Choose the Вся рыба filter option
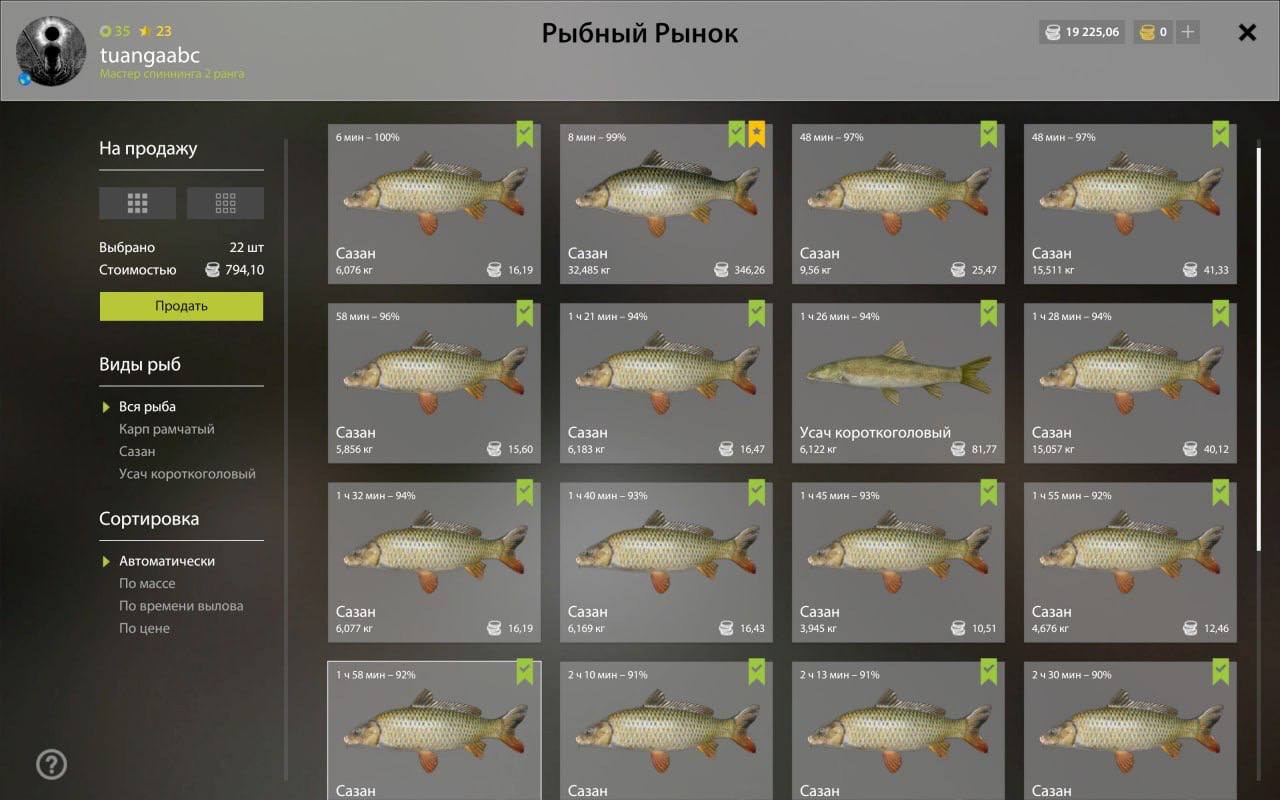This screenshot has width=1280, height=800. tap(147, 407)
